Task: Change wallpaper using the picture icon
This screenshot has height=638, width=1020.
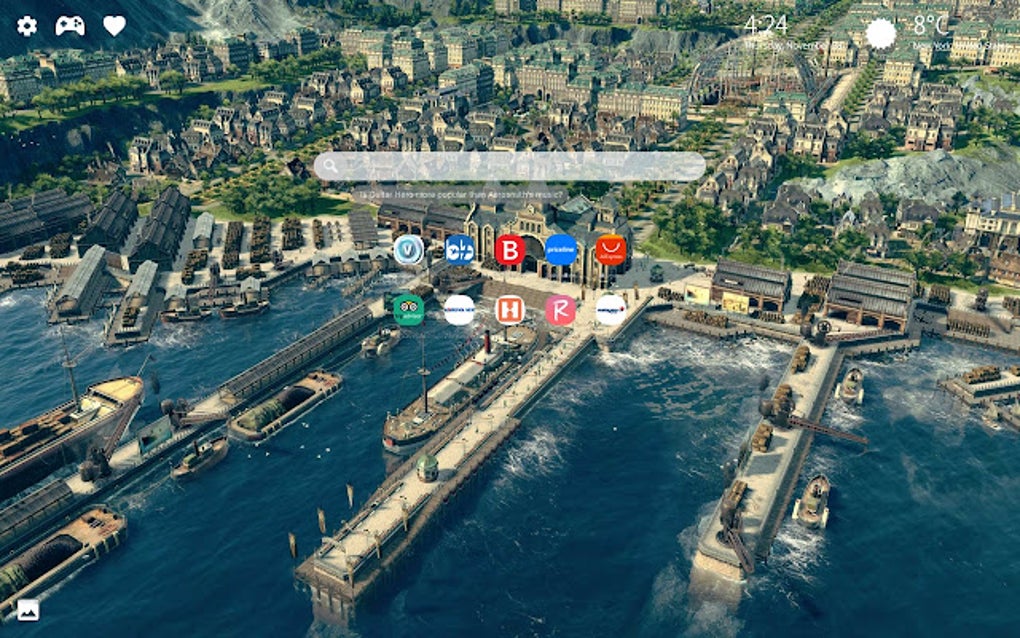Action: click(28, 609)
